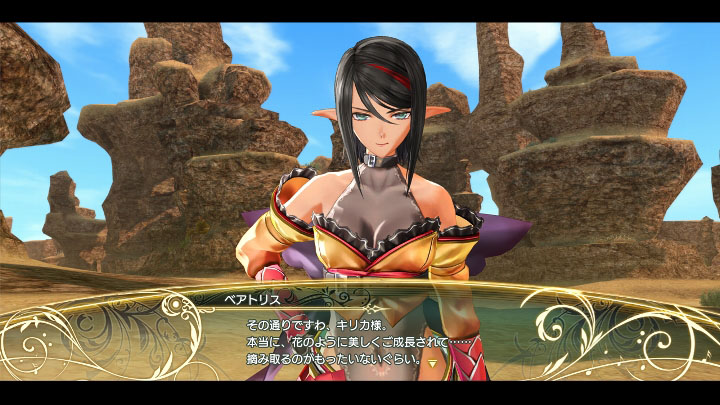This screenshot has height=405, width=720.
Task: Advance dialogue with the yellow triangle arrow
Action: pyautogui.click(x=432, y=364)
